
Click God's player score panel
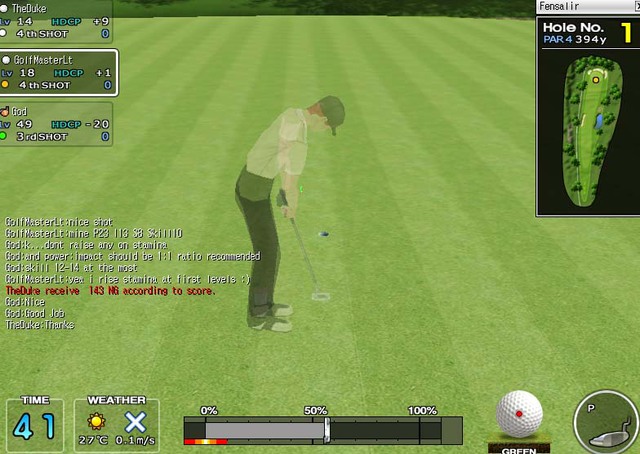(56, 124)
